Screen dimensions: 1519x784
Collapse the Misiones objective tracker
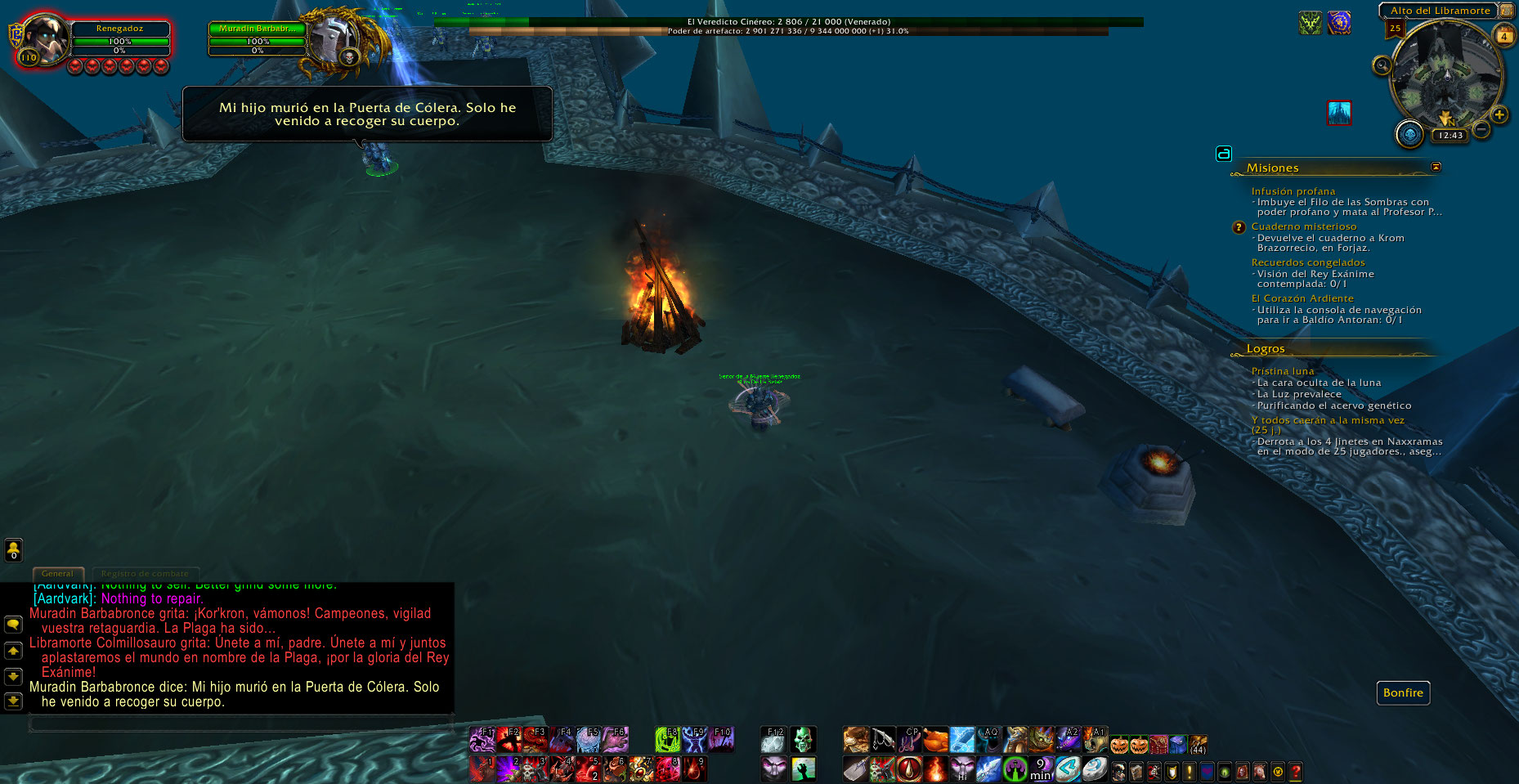(x=1436, y=167)
